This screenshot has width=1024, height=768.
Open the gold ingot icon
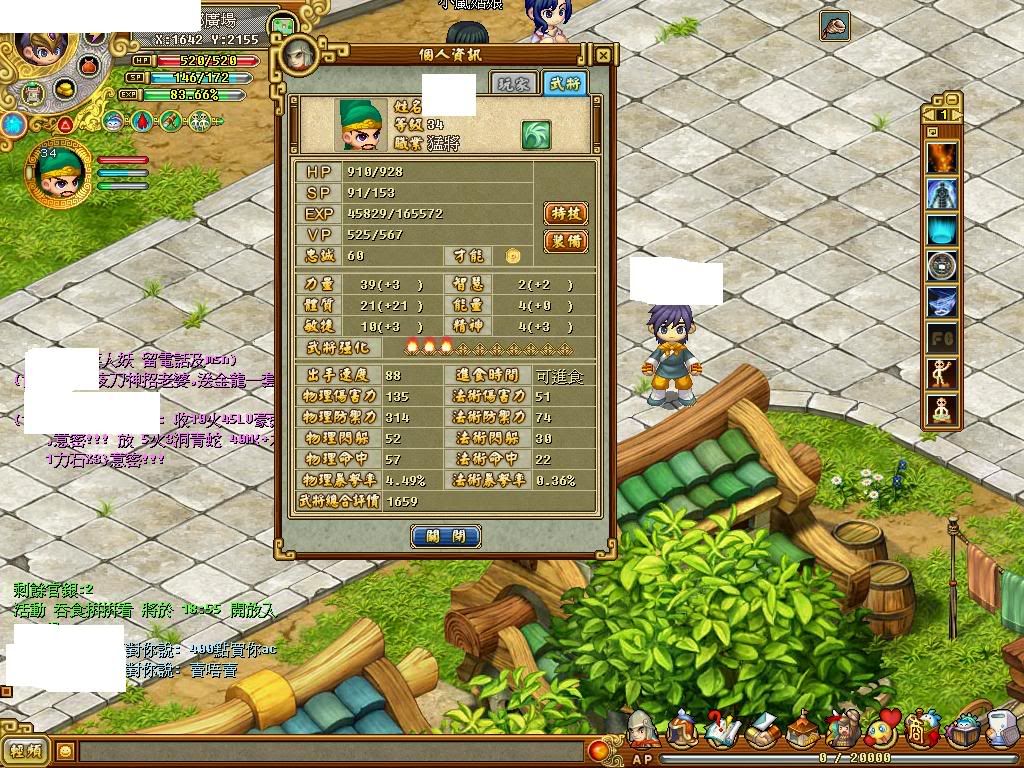click(66, 90)
